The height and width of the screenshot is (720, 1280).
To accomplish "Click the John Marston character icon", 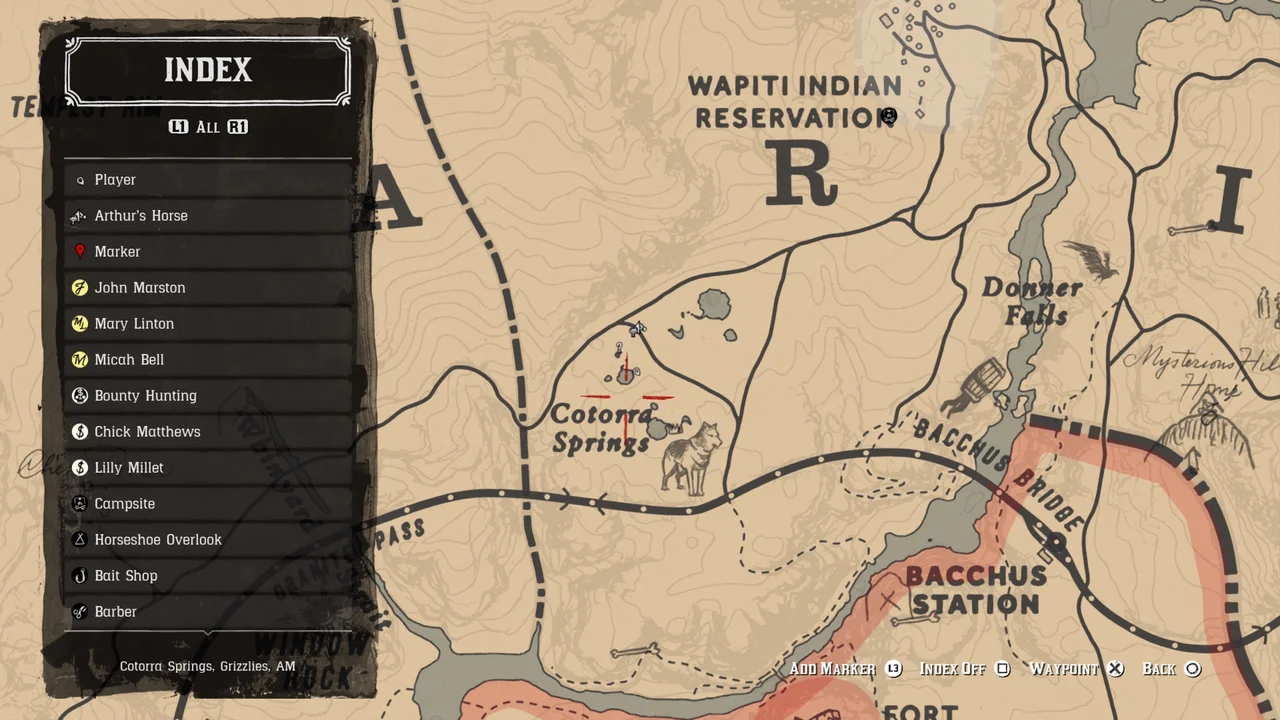I will point(80,287).
